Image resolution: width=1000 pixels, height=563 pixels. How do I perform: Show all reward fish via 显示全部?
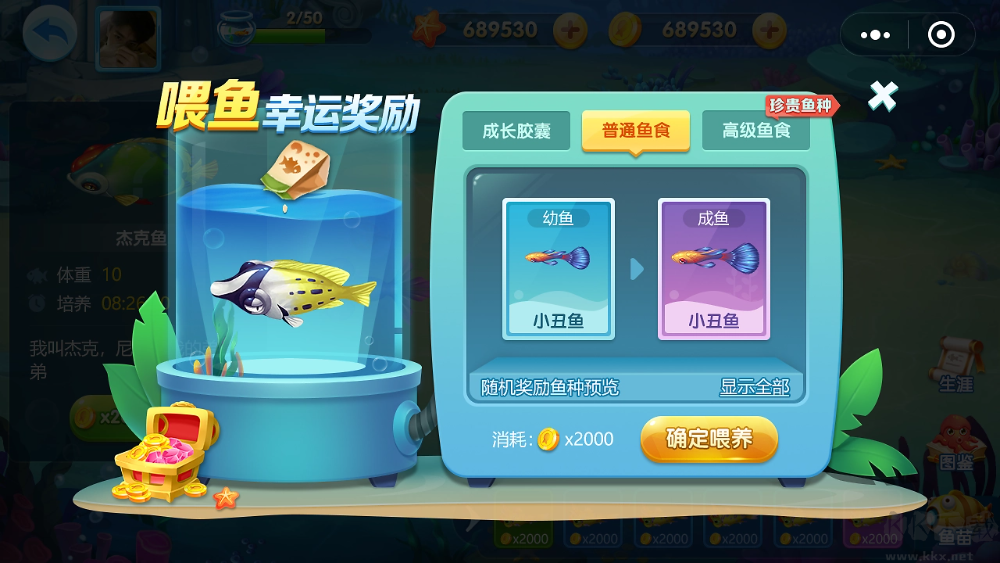tap(755, 387)
